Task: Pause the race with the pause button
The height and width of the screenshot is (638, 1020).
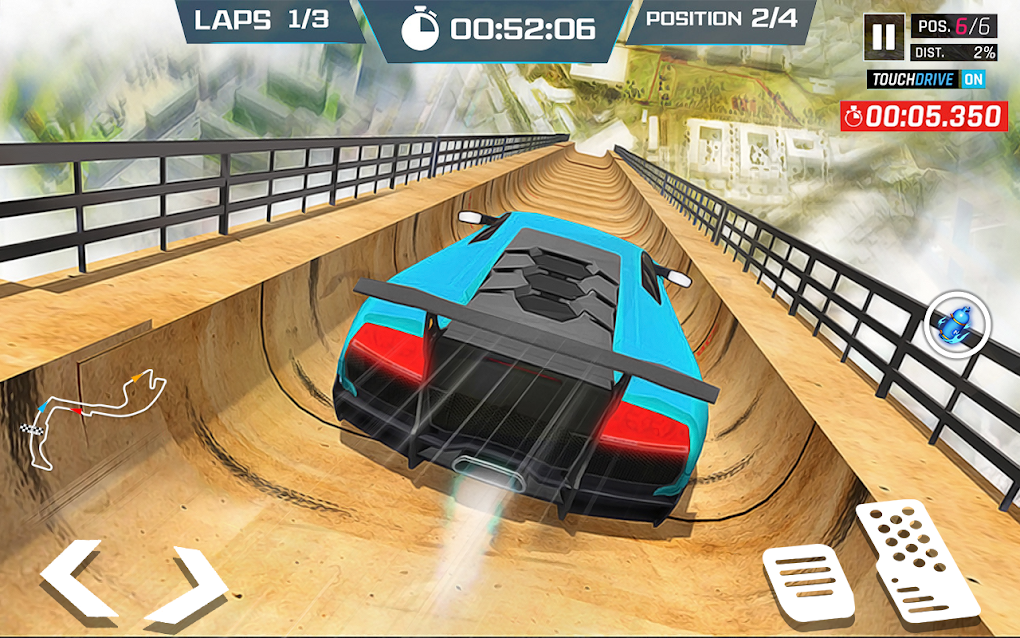Action: tap(884, 38)
